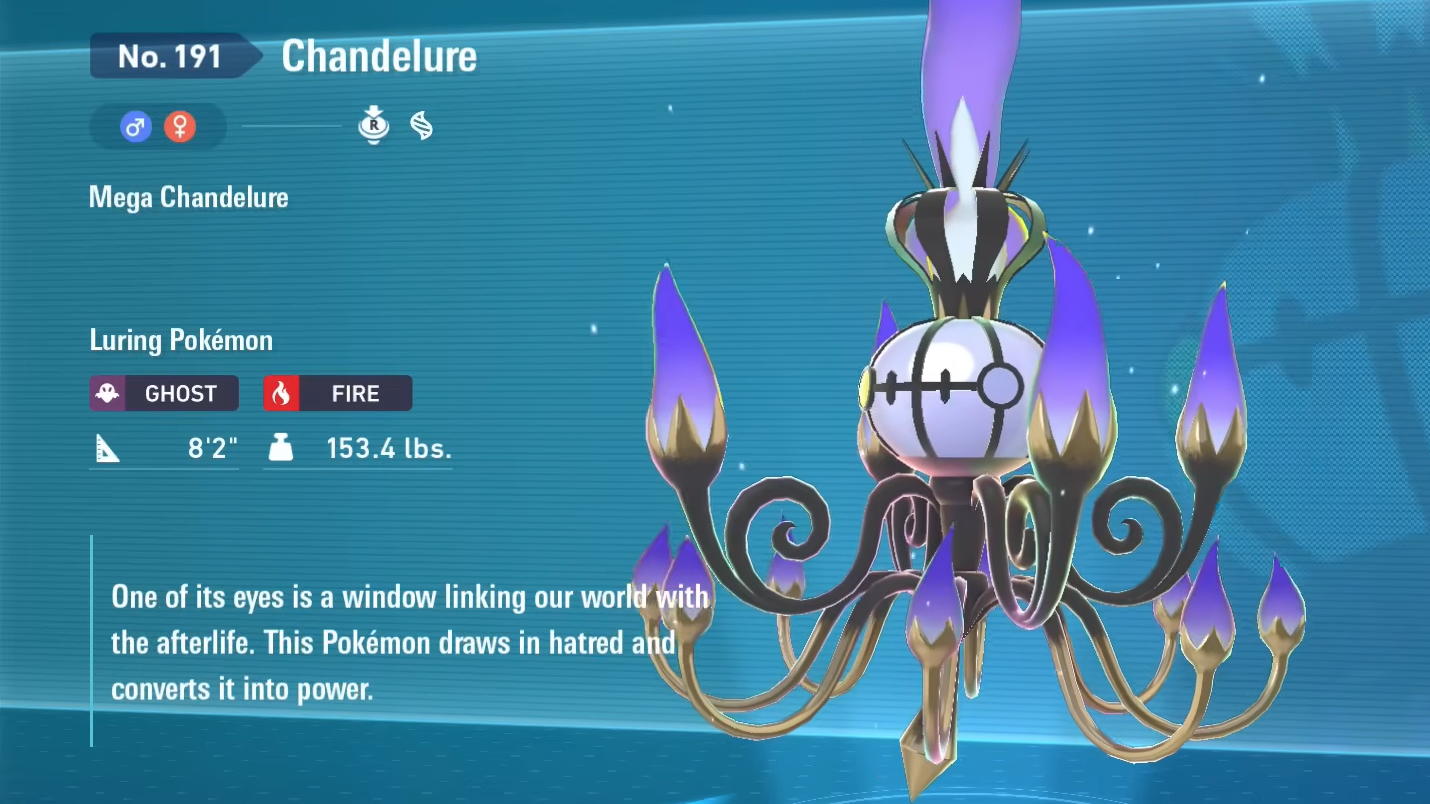
Task: Select the red female gender icon
Action: coord(180,127)
